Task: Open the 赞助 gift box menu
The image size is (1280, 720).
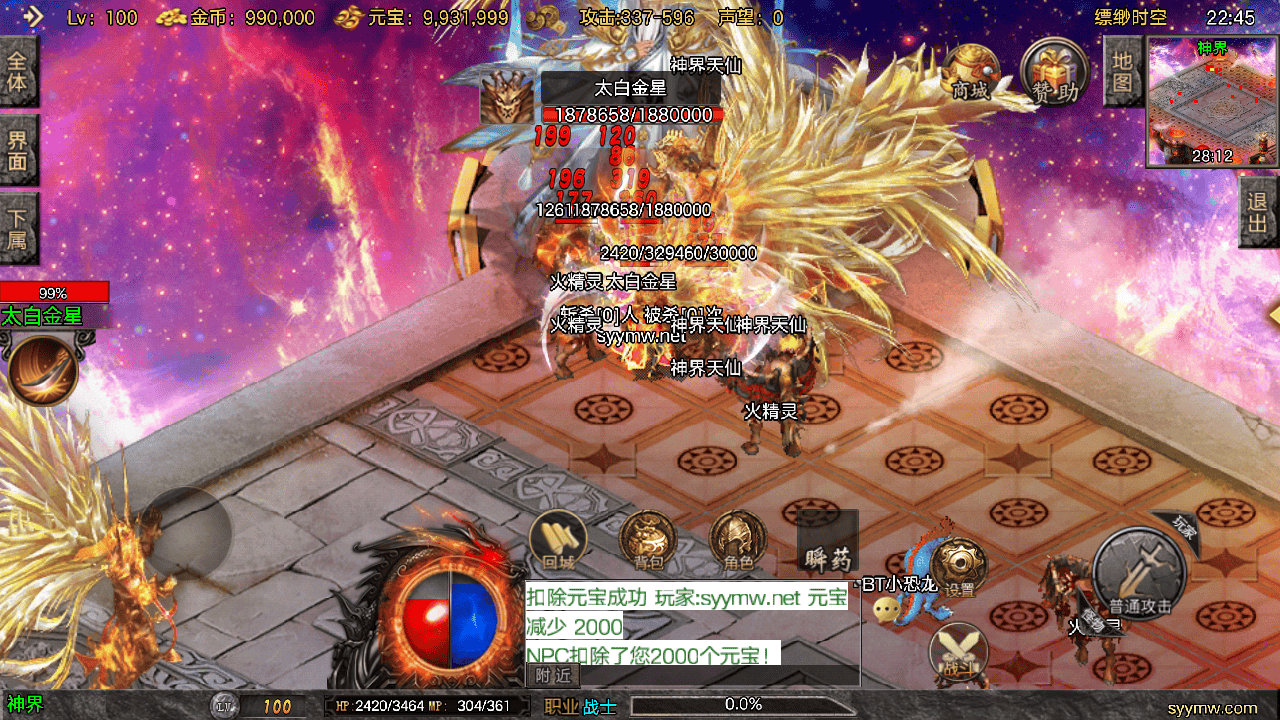Action: click(1056, 74)
